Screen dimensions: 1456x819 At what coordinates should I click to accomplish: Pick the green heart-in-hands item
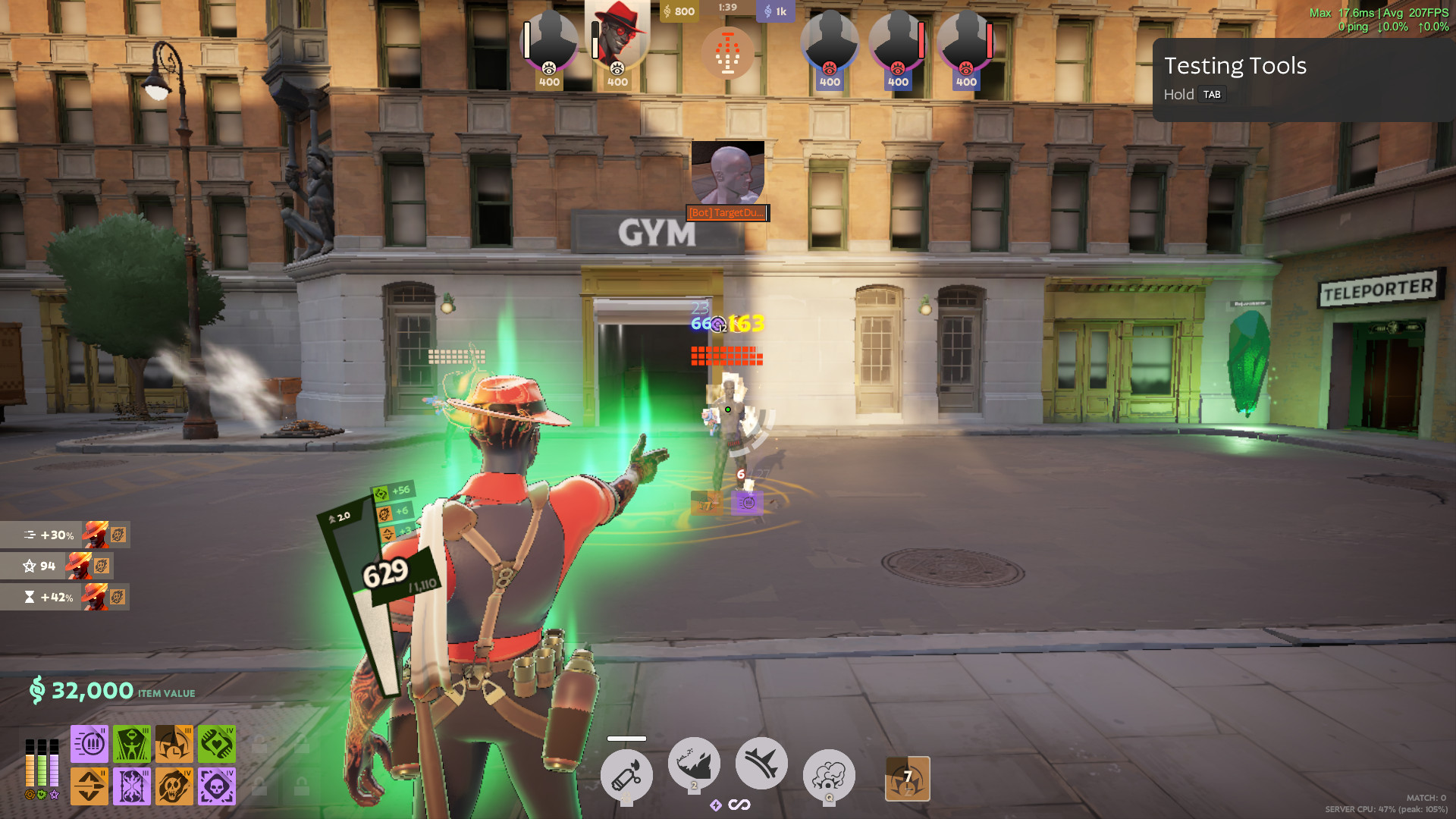[x=217, y=743]
